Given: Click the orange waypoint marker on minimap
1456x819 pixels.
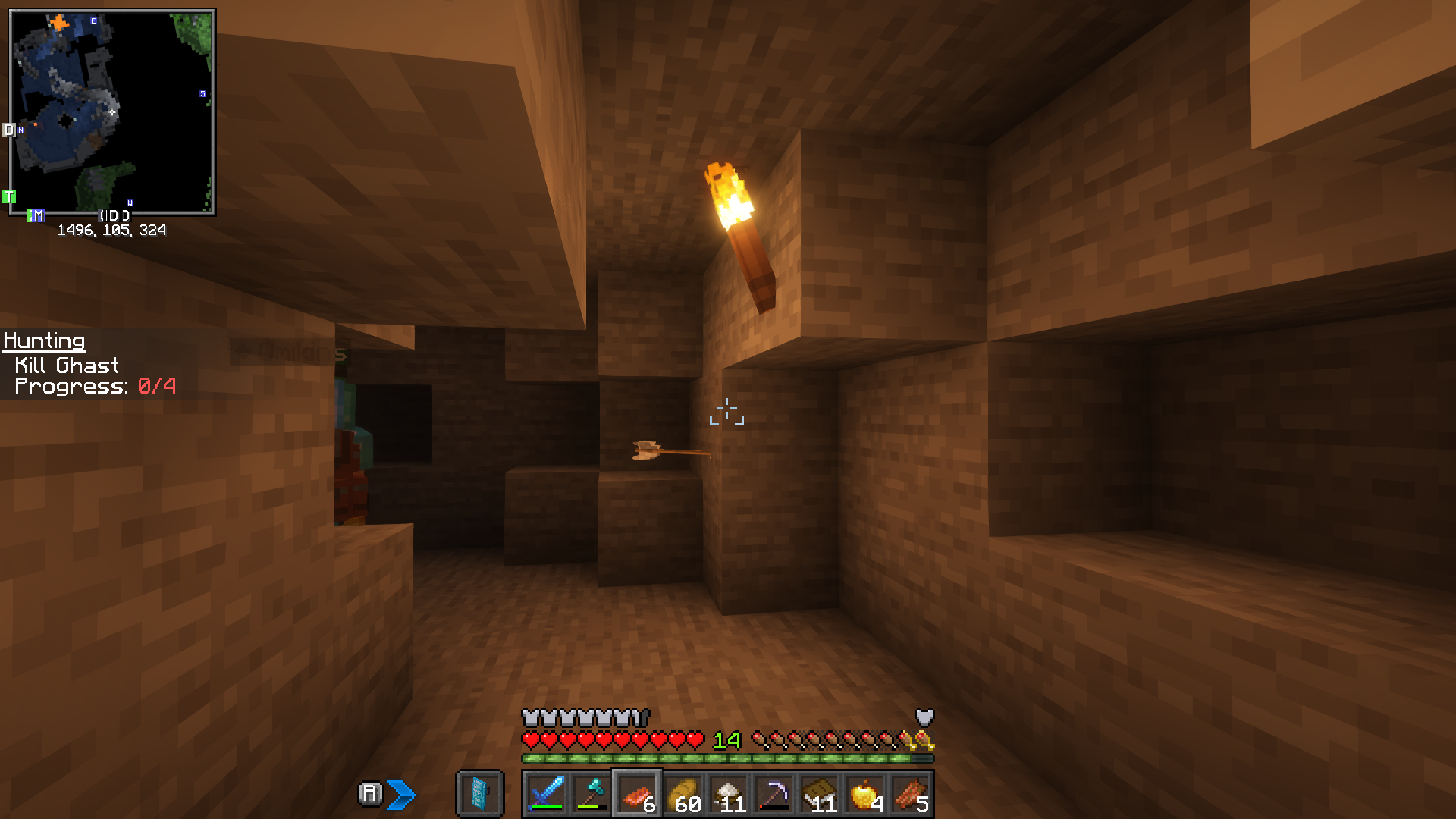Looking at the screenshot, I should (59, 24).
